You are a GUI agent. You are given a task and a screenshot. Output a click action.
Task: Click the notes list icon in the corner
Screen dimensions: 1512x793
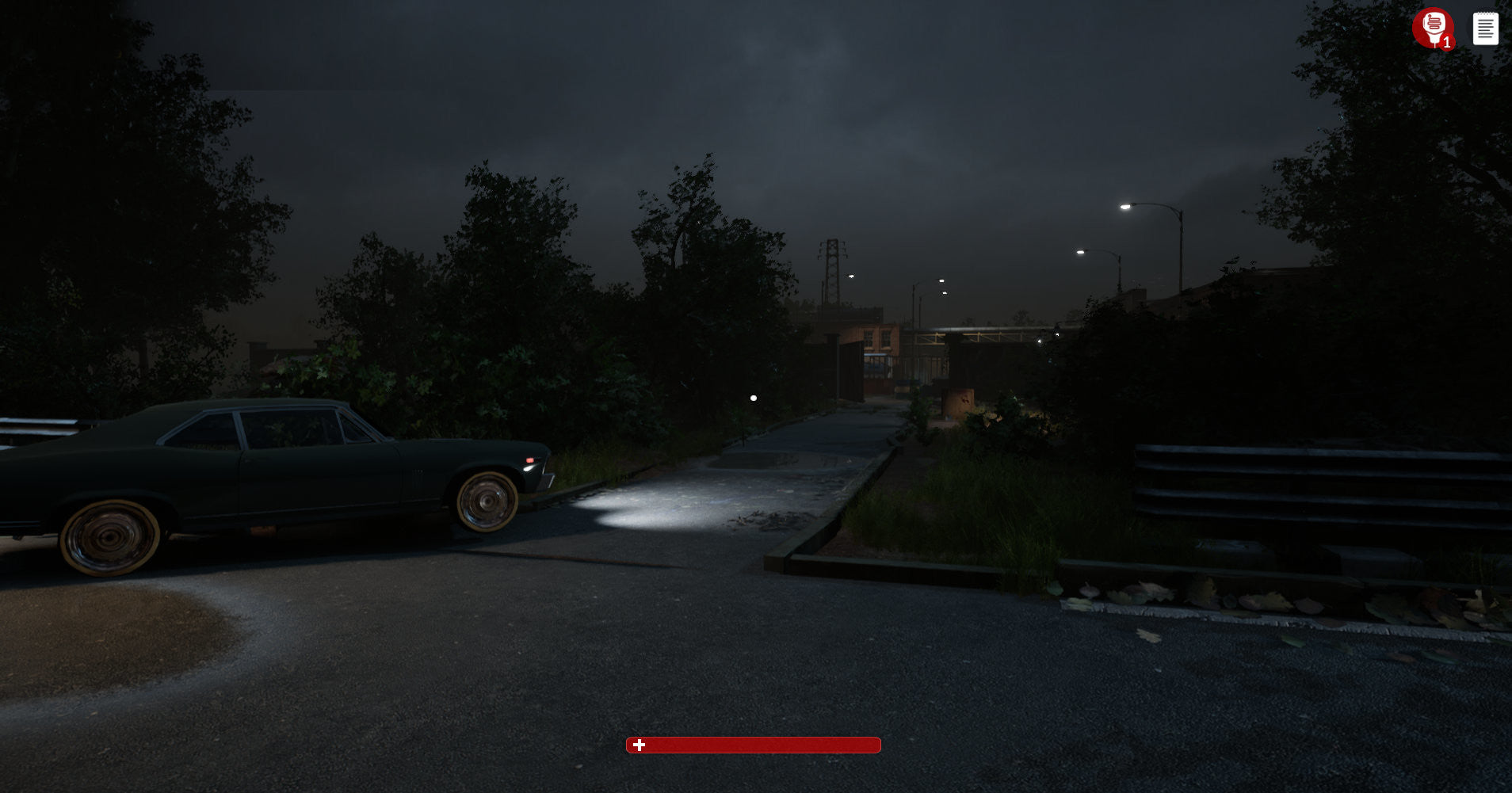pos(1487,28)
